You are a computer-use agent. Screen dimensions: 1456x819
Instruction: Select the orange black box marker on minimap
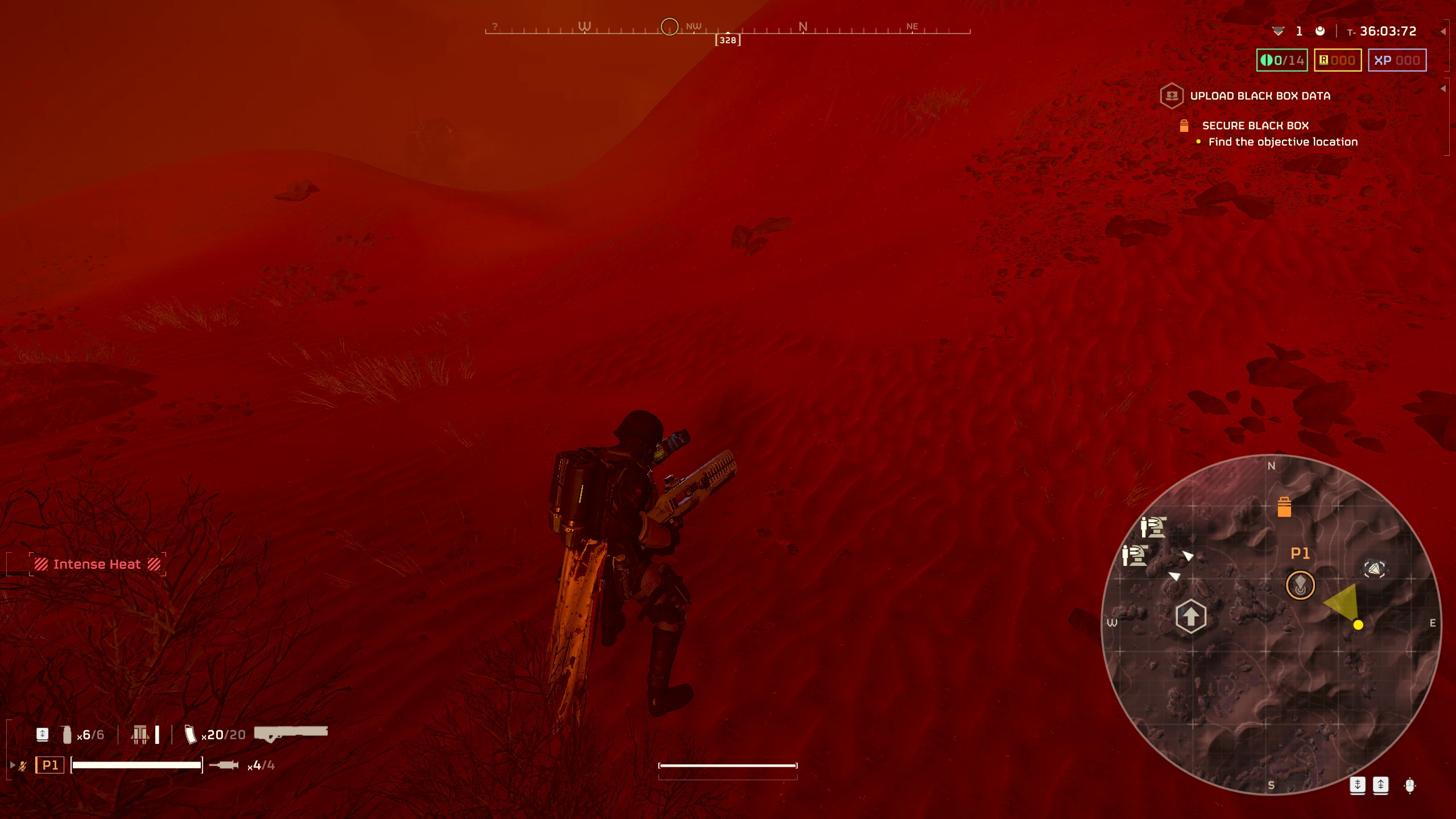[1284, 507]
